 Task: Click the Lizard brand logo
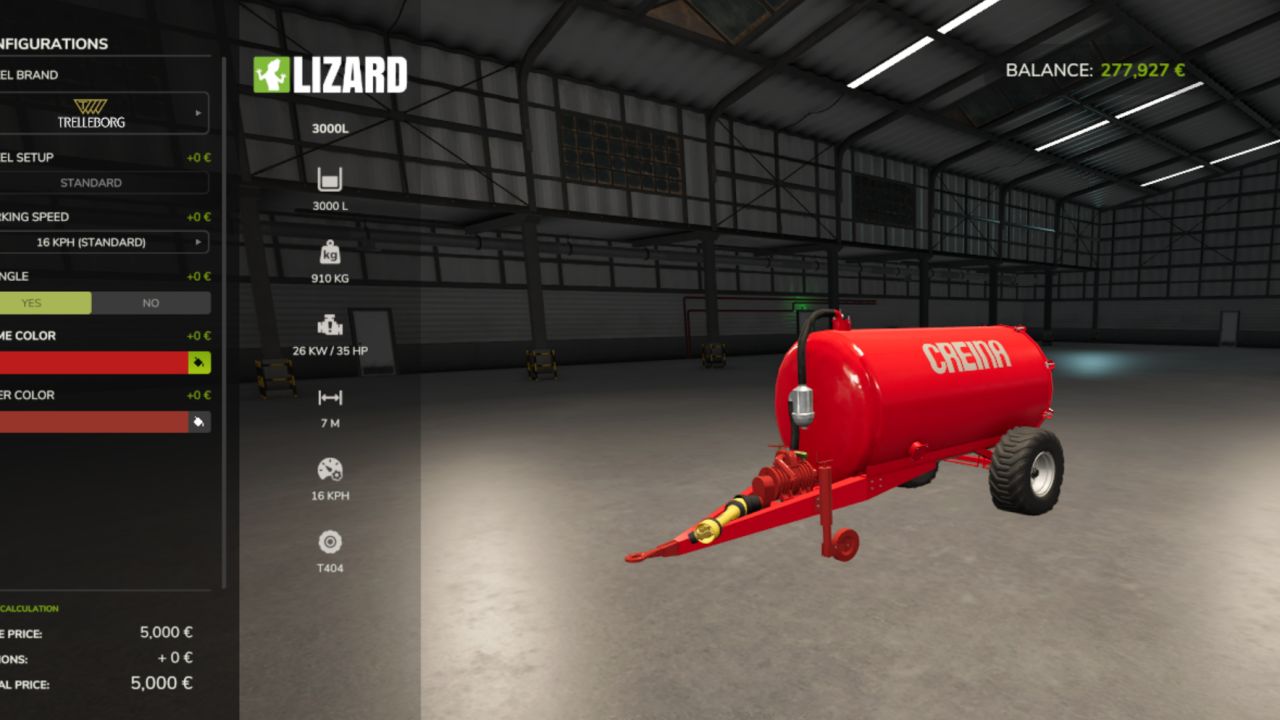332,72
